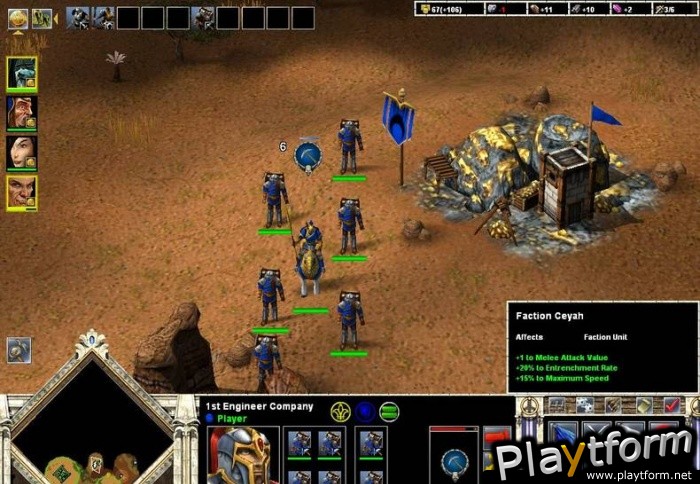The image size is (700, 484).
Task: Click the dice command button
Action: pyautogui.click(x=584, y=405)
